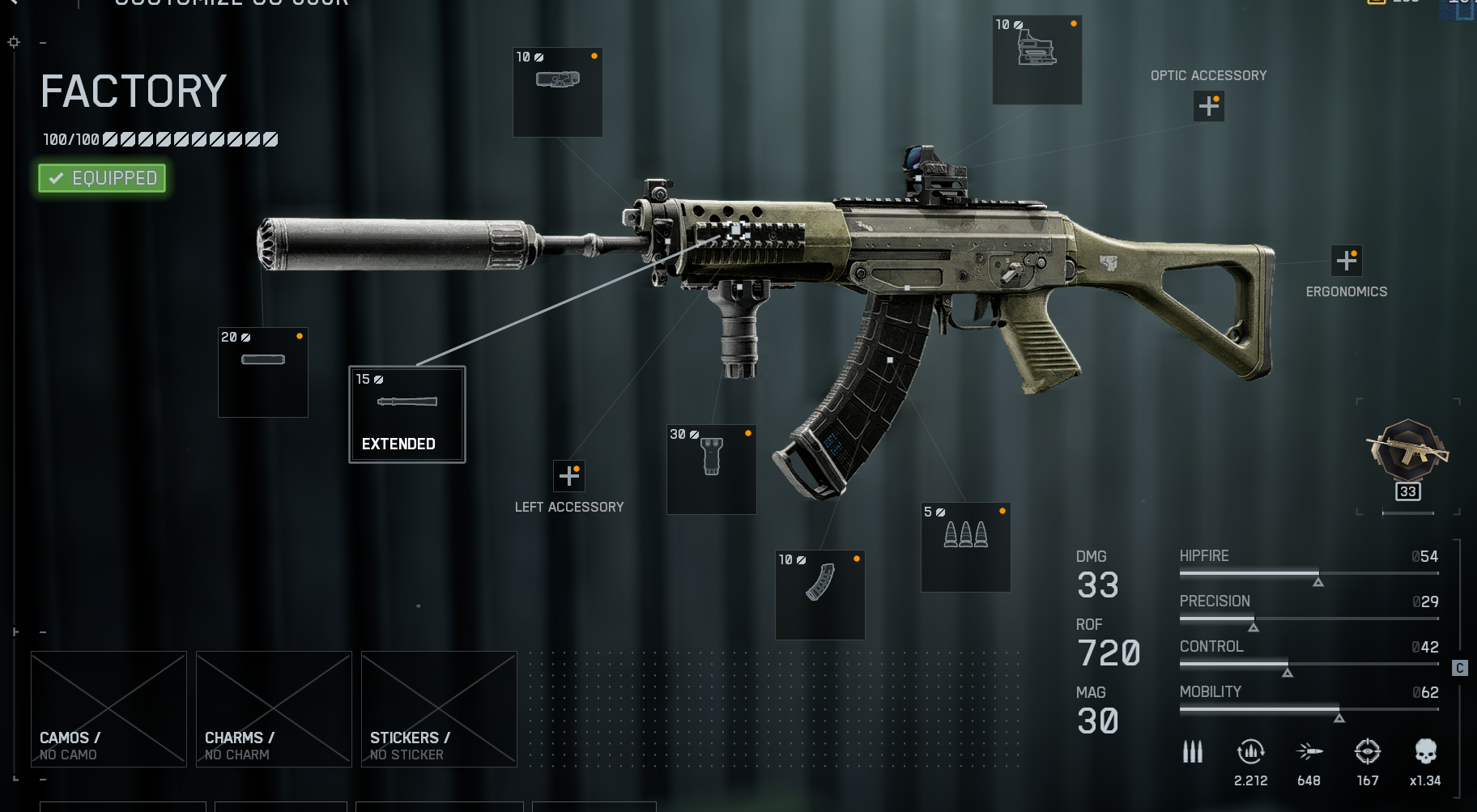1477x812 pixels.
Task: Open the magazine attachment slot
Action: click(819, 595)
